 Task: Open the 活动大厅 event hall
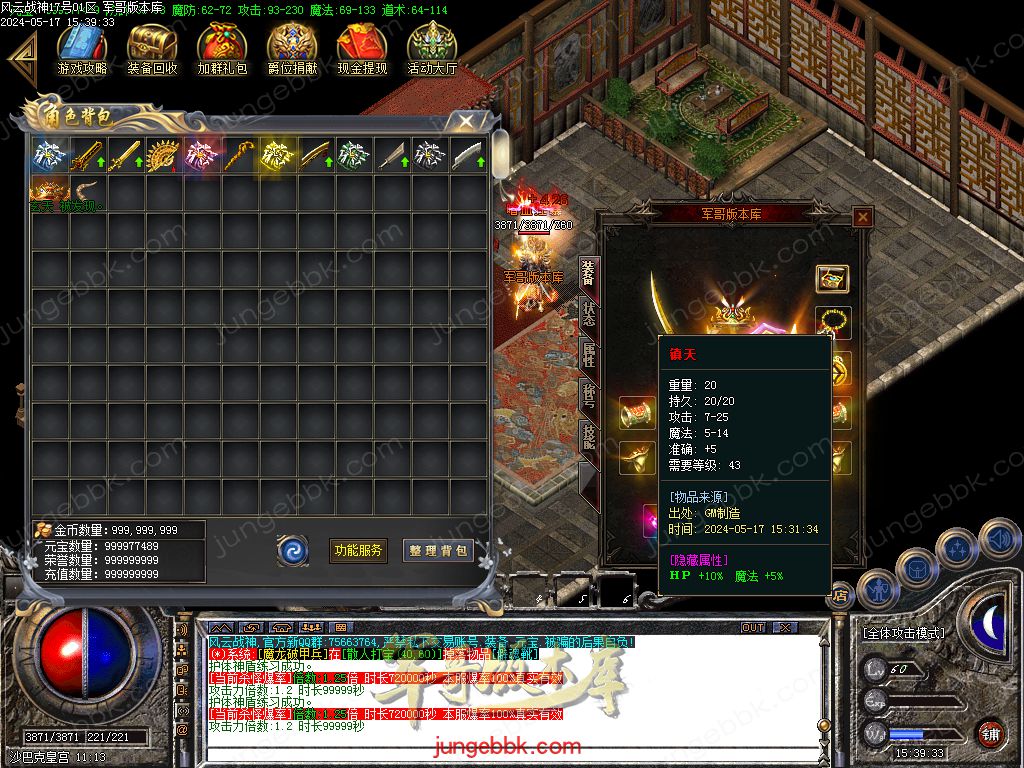(x=432, y=48)
